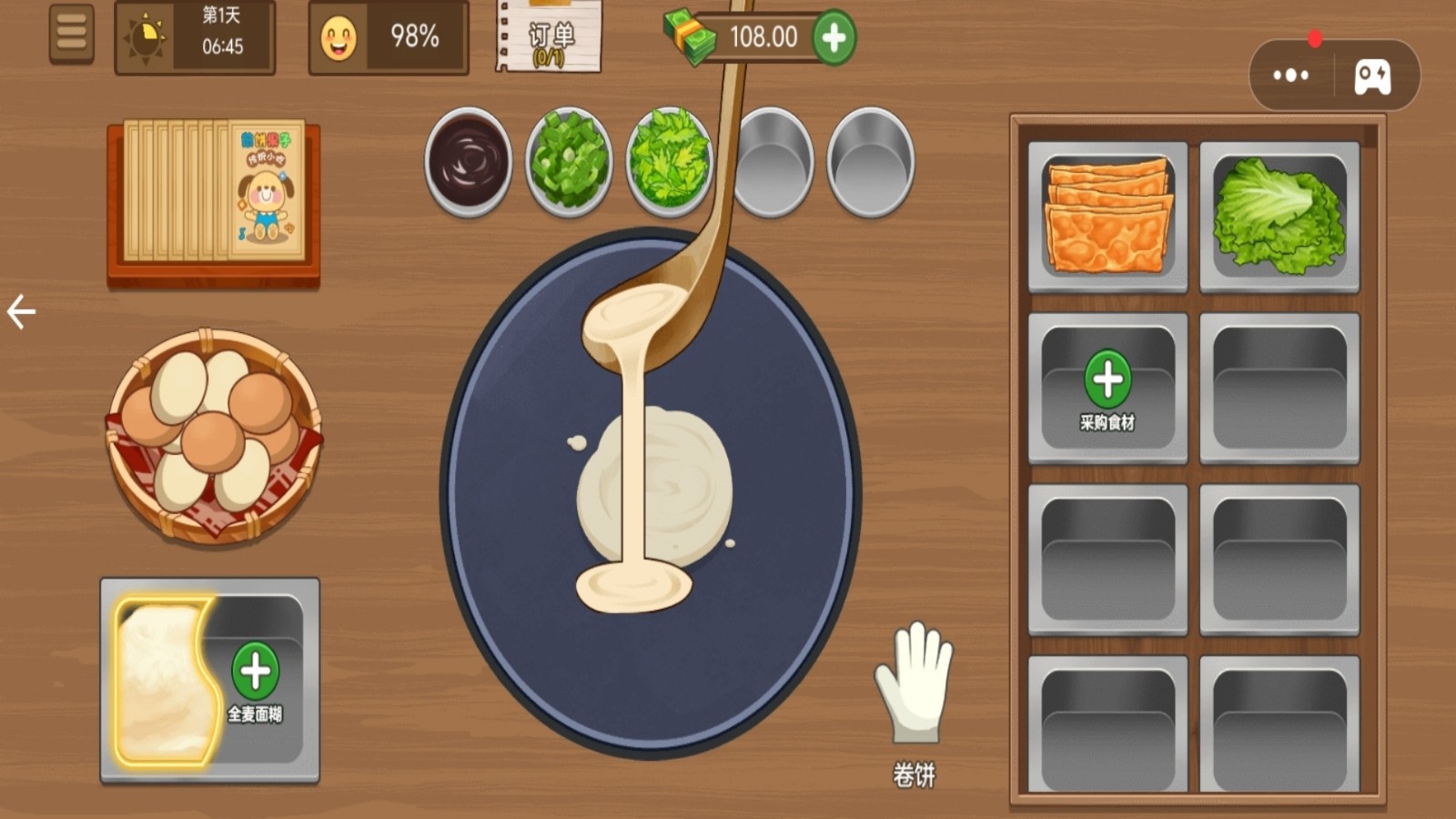The image size is (1456, 819).
Task: Grab an egg from the basket
Action: pyautogui.click(x=214, y=435)
